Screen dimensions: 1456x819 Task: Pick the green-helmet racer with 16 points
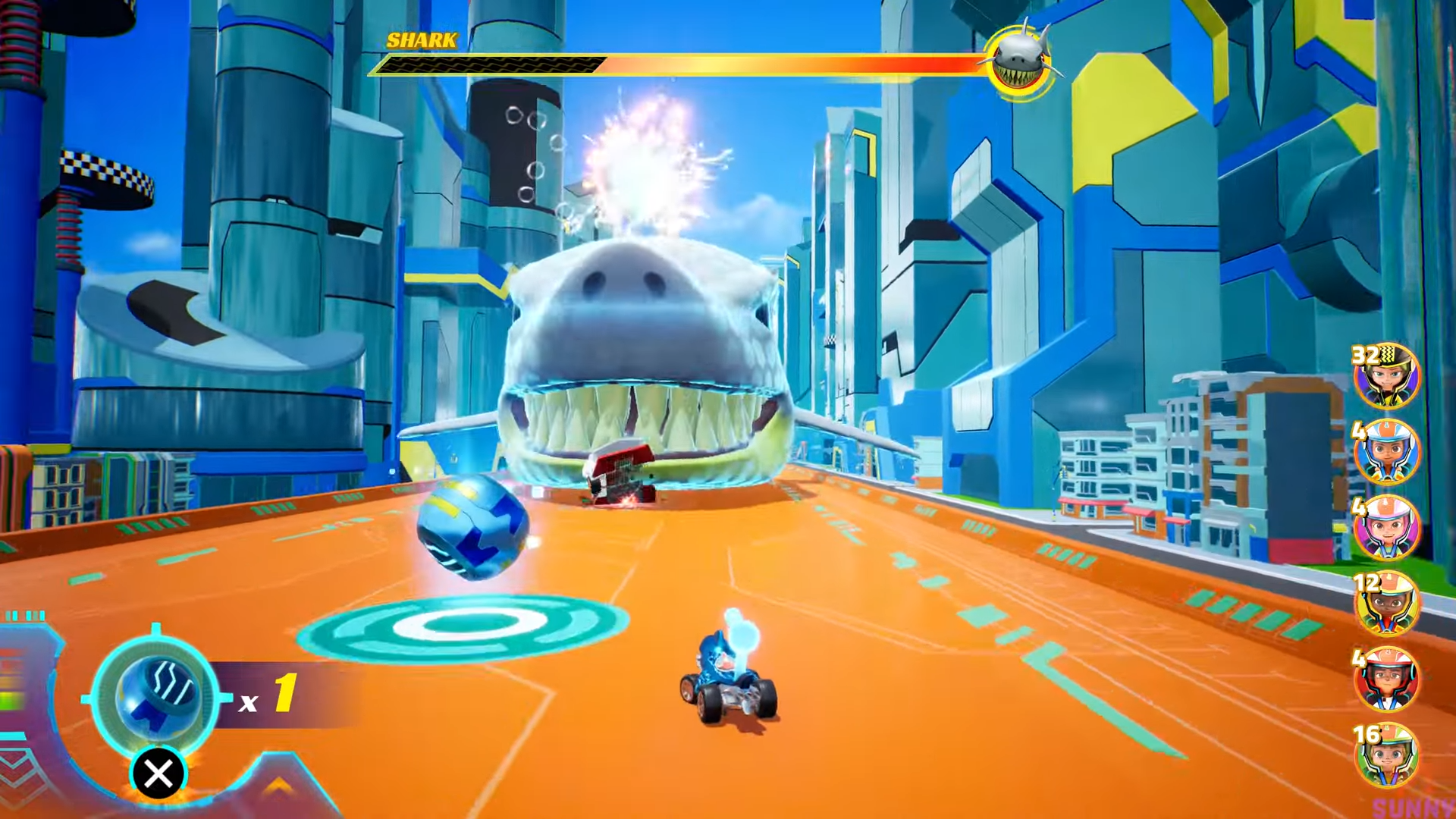click(x=1386, y=756)
